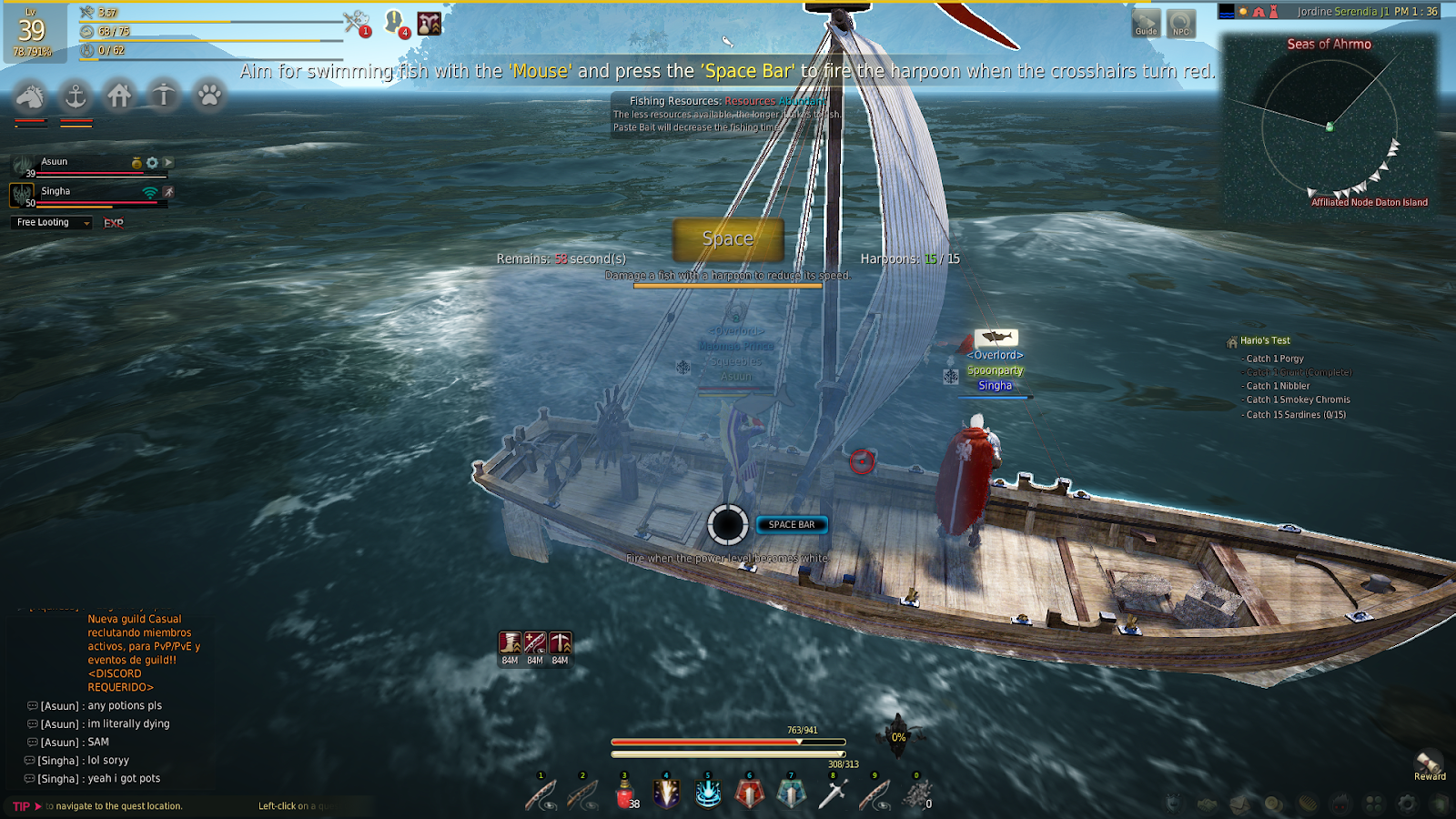Click the pickaxe worker icon
The width and height of the screenshot is (1456, 819).
164,95
